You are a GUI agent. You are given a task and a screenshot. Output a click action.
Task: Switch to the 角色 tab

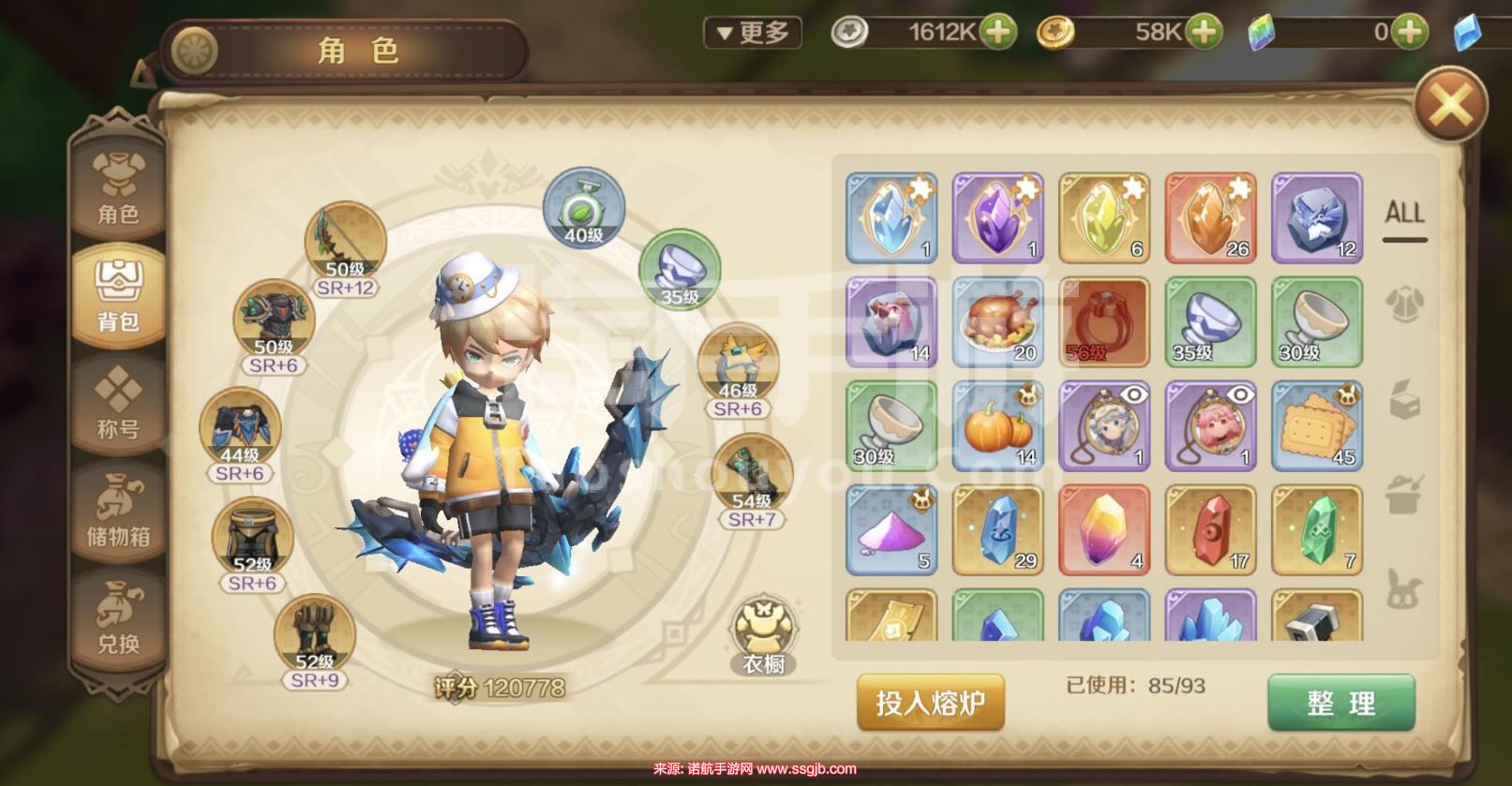click(118, 188)
